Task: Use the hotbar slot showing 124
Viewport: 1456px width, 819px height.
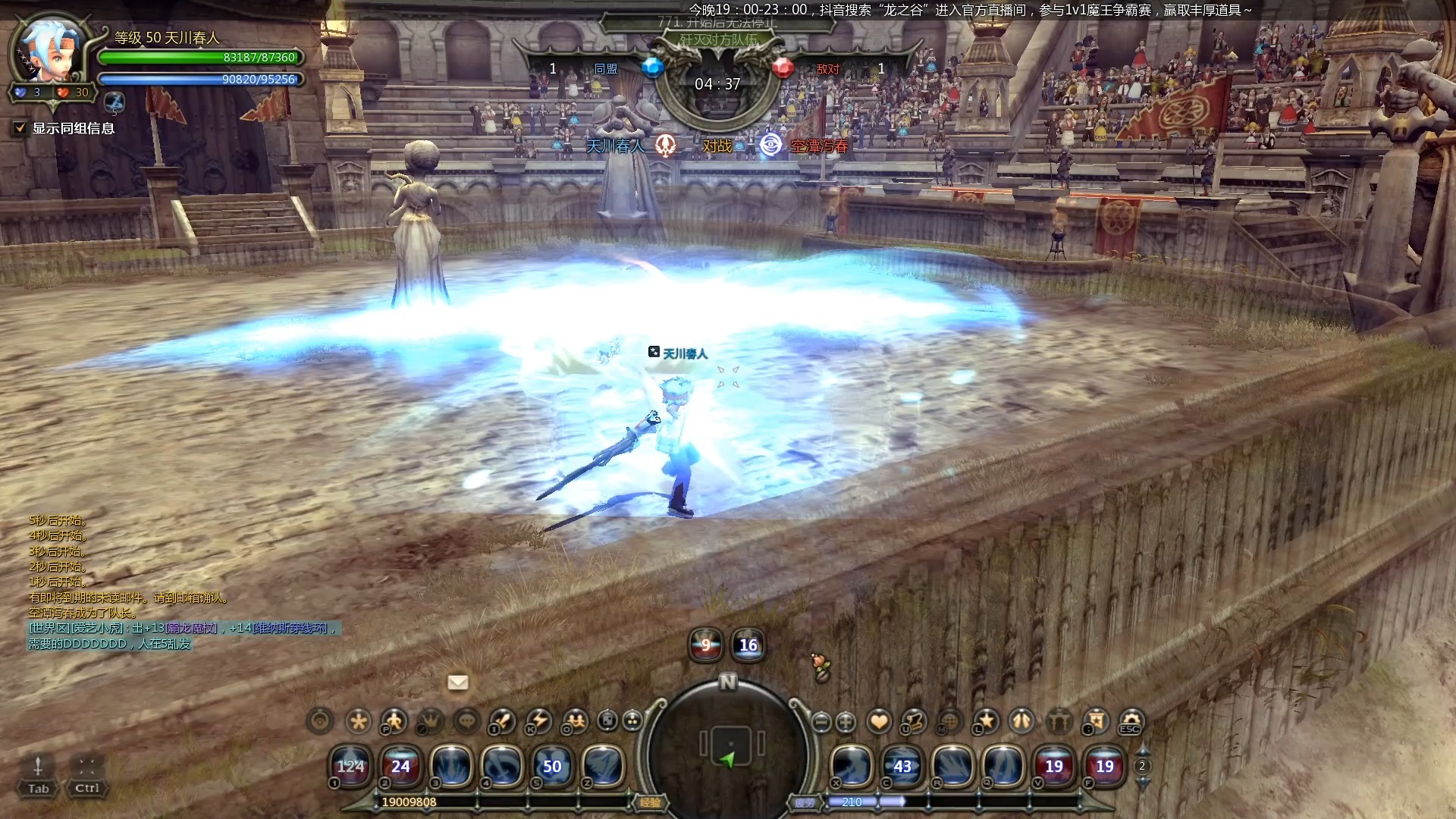Action: click(x=350, y=767)
